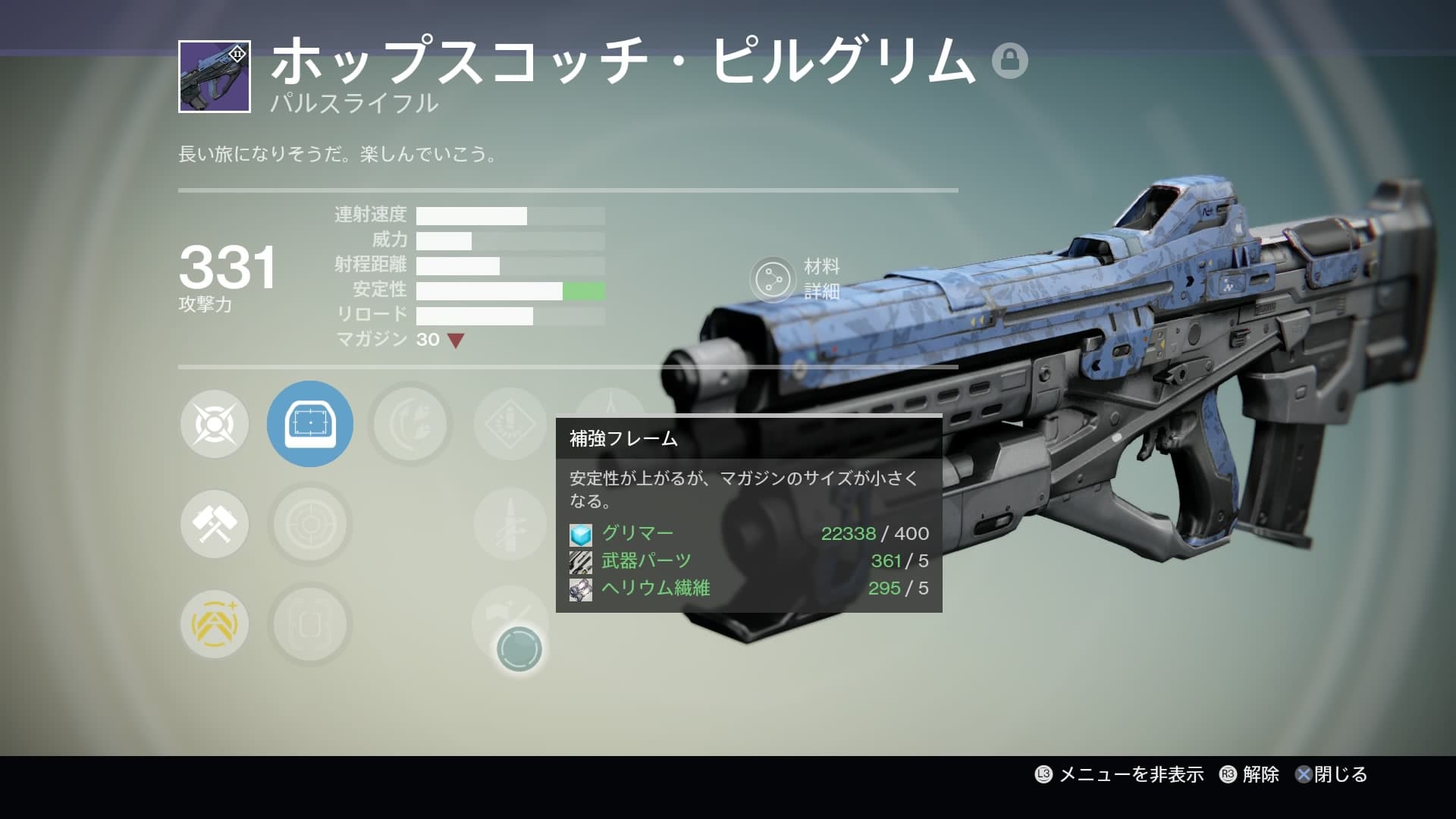Pick the faded crescent perk node

(x=410, y=424)
